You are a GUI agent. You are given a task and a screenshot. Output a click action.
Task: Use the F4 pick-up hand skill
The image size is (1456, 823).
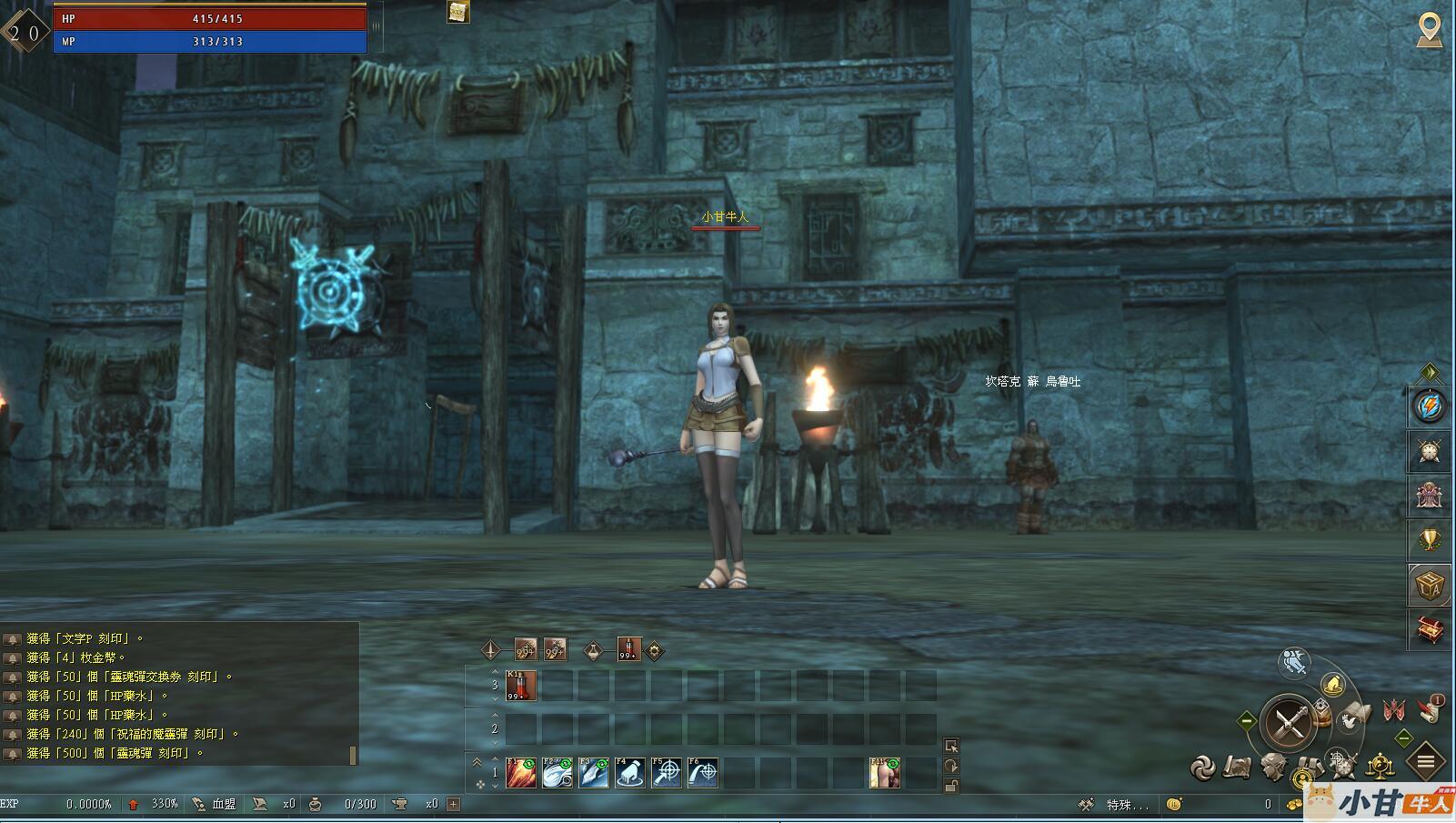click(x=629, y=773)
